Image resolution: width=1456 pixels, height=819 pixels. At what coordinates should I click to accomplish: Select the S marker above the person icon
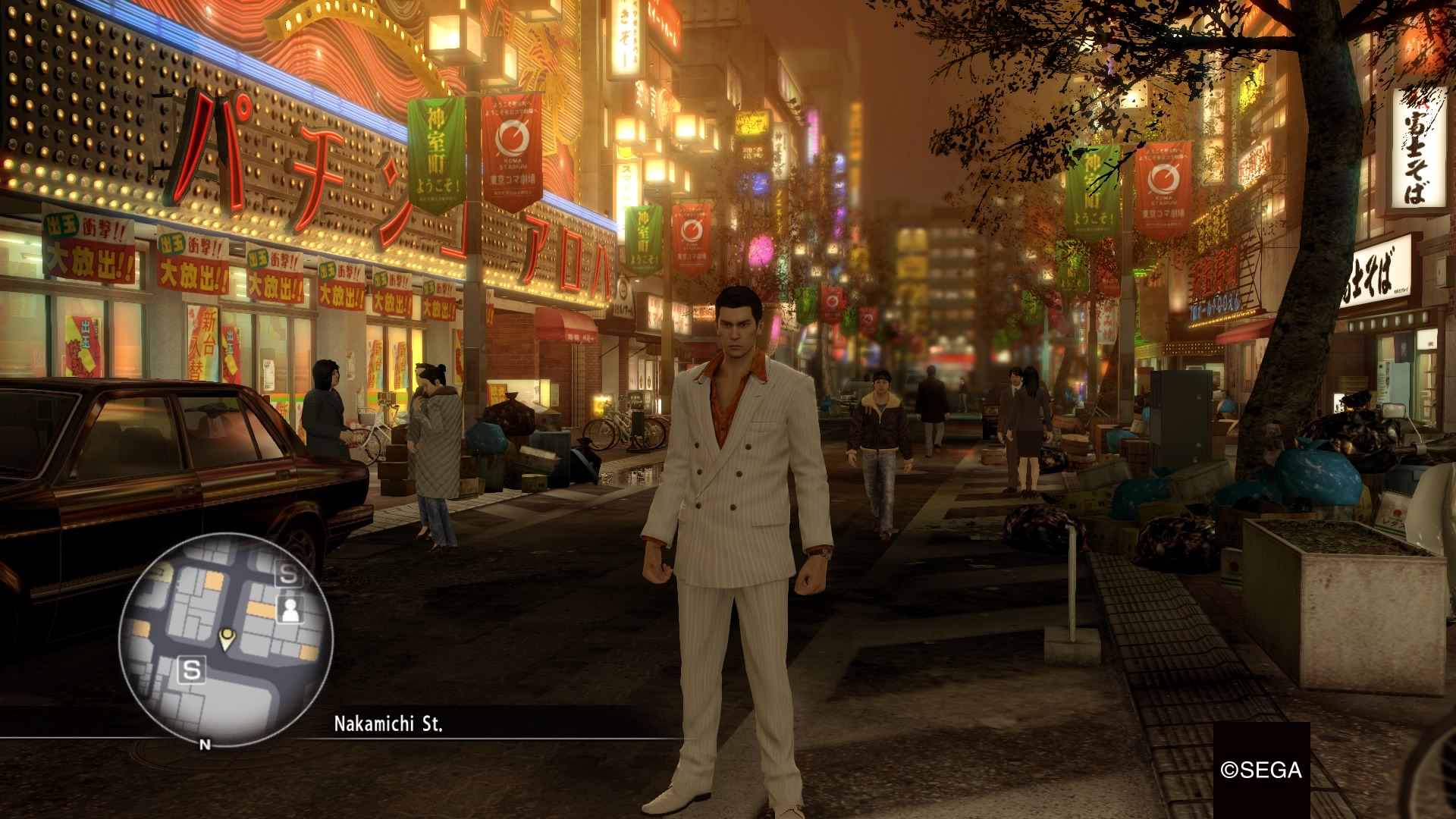pyautogui.click(x=288, y=575)
